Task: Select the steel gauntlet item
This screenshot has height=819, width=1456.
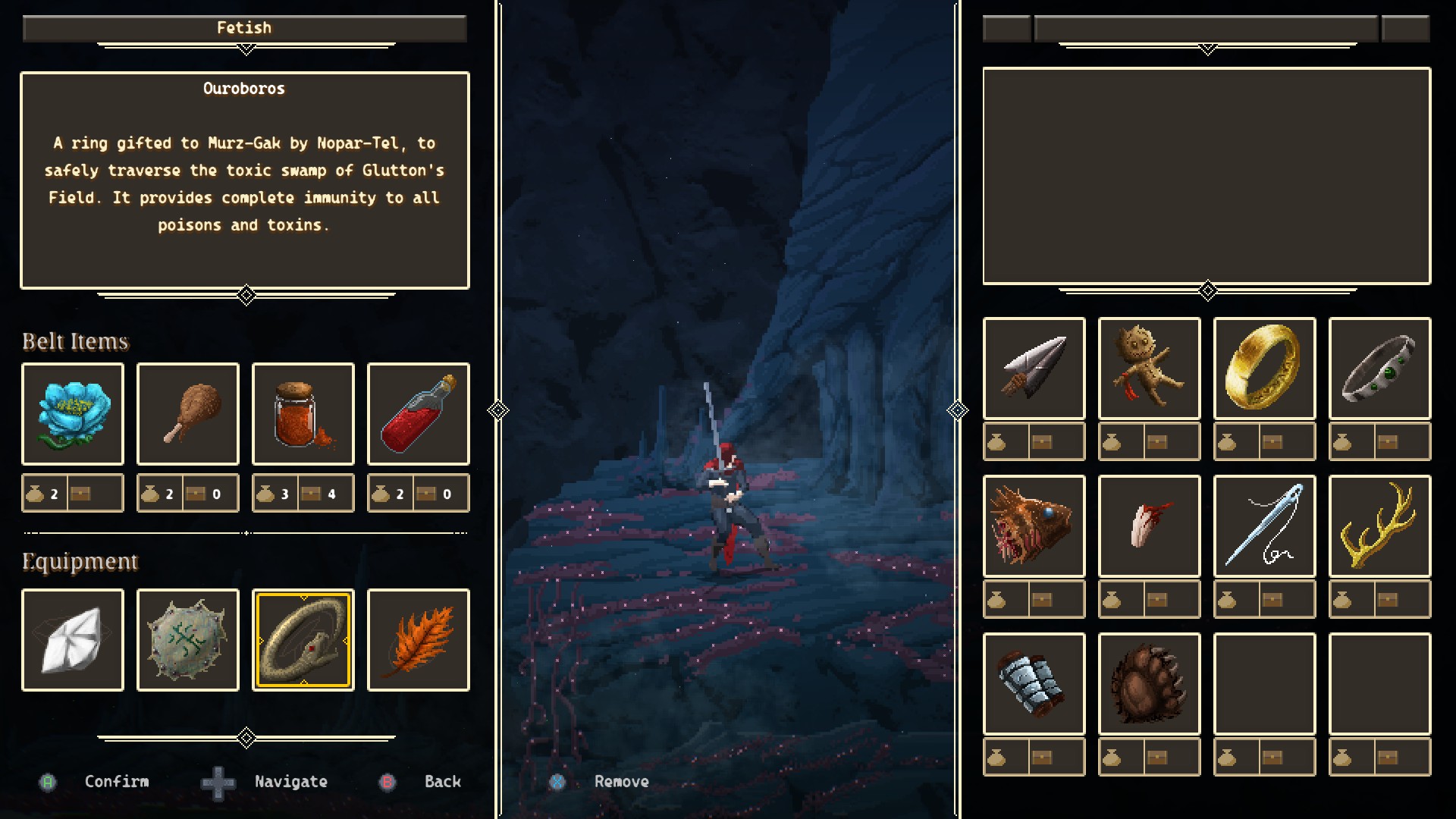Action: point(1034,684)
